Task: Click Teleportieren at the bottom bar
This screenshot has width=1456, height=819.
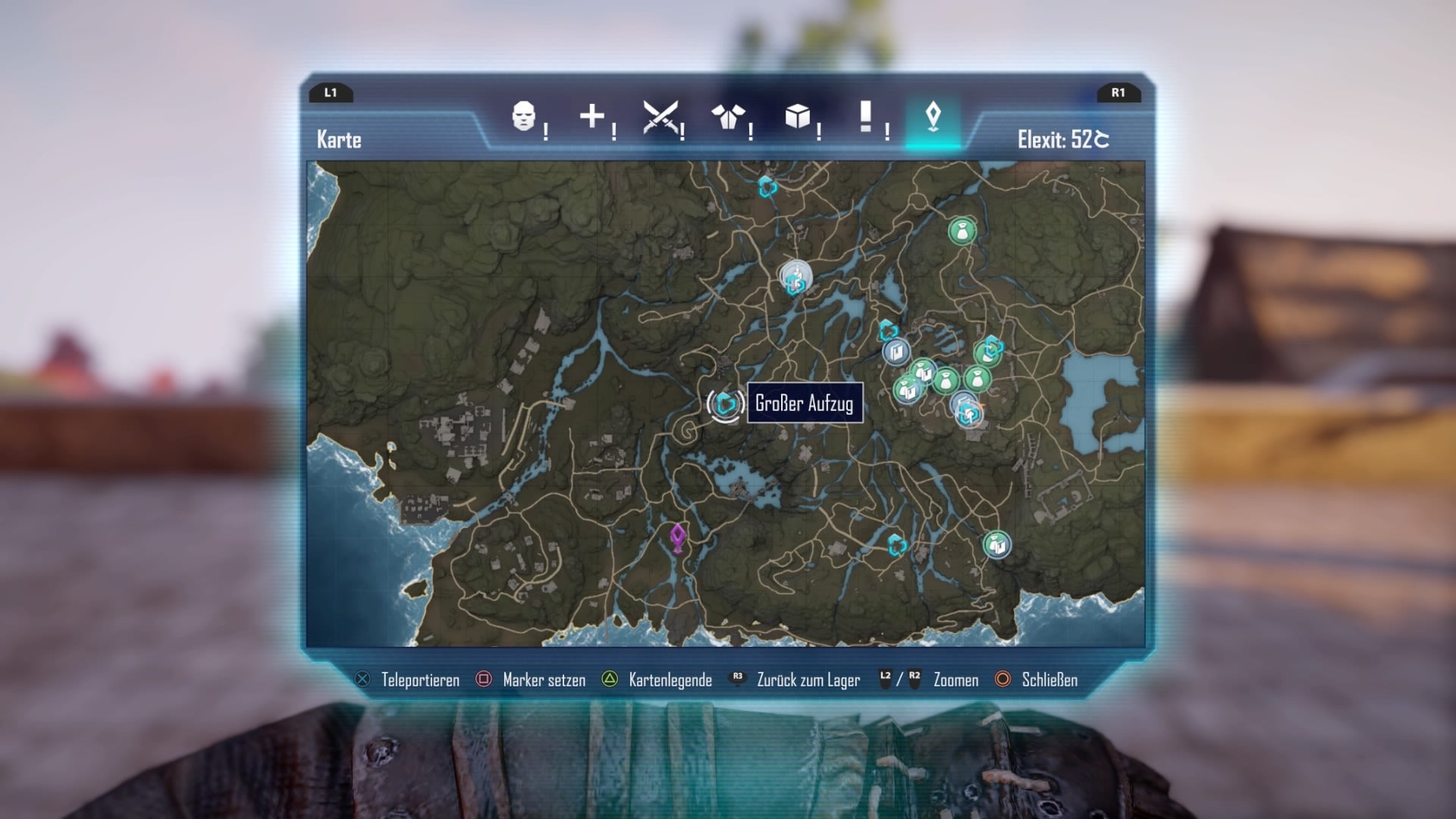Action: tap(422, 680)
